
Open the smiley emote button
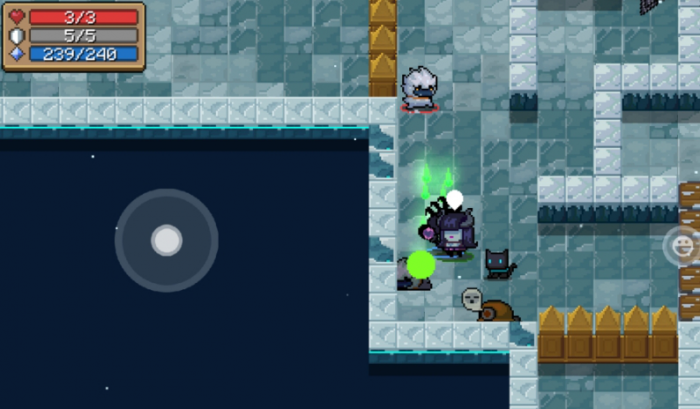pos(684,245)
